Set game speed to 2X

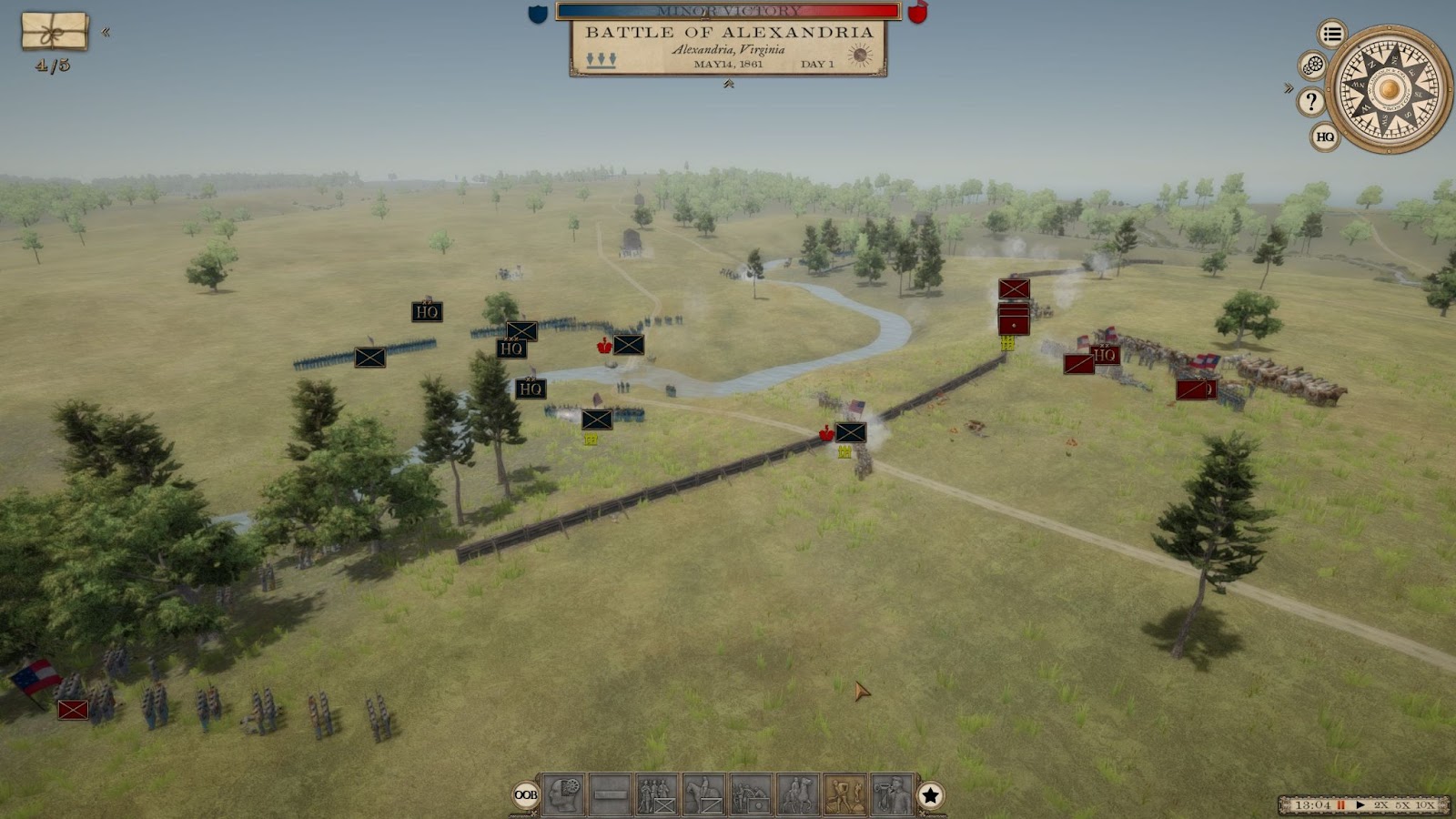1381,805
